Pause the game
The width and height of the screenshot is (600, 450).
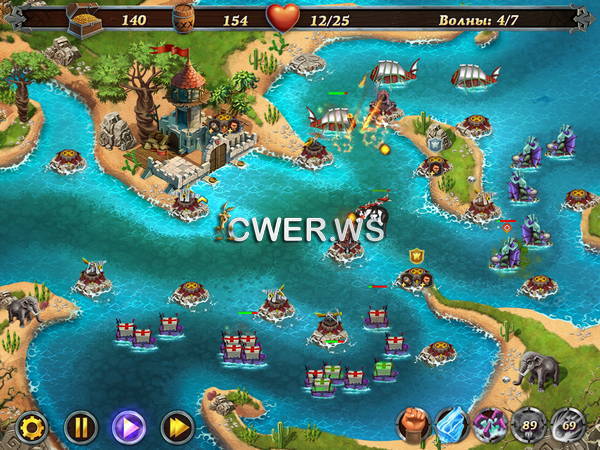[x=80, y=427]
